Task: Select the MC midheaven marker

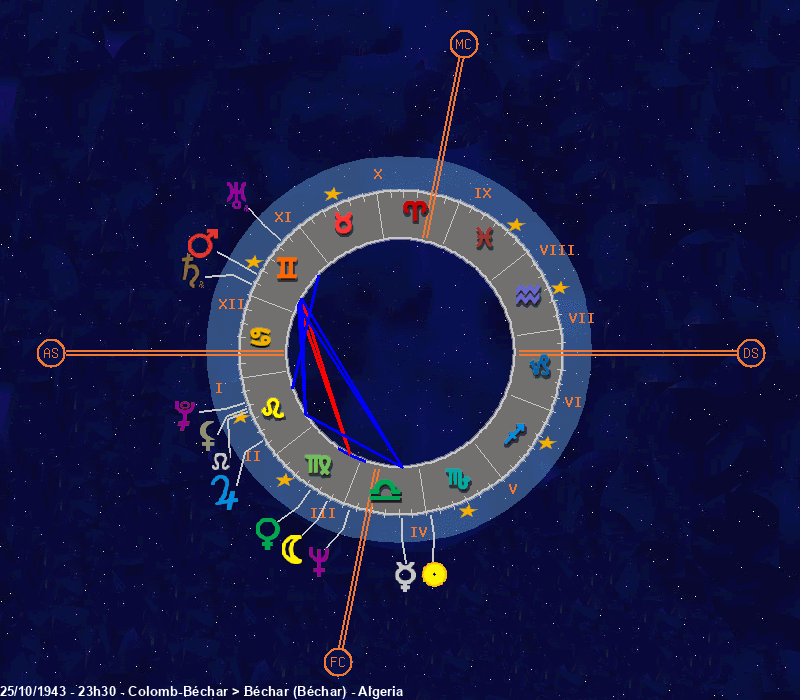Action: [x=463, y=44]
